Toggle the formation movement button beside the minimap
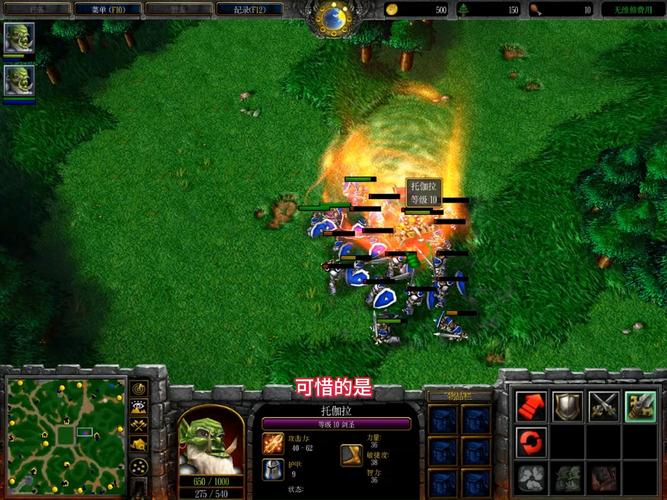This screenshot has height=500, width=667. click(139, 467)
